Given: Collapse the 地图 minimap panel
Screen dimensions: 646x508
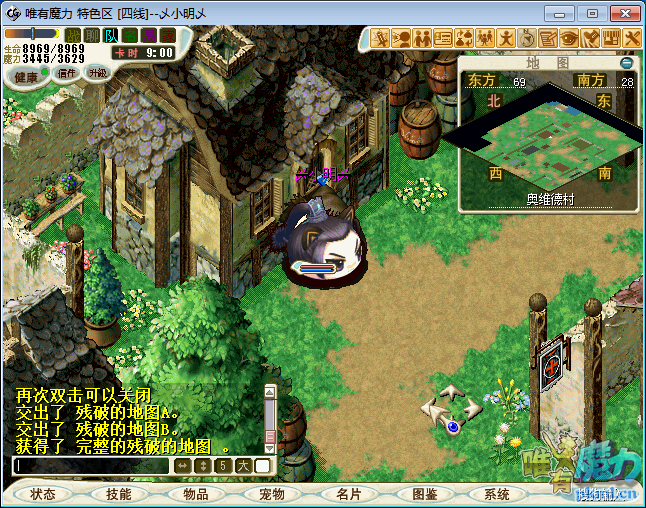Looking at the screenshot, I should [x=627, y=62].
